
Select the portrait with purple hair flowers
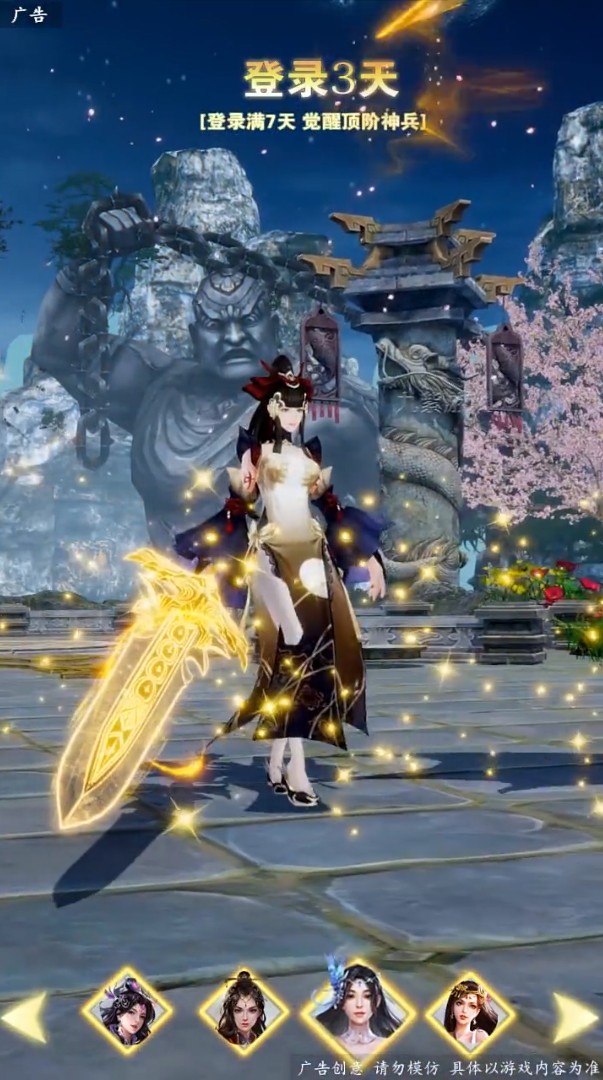coord(127,1012)
